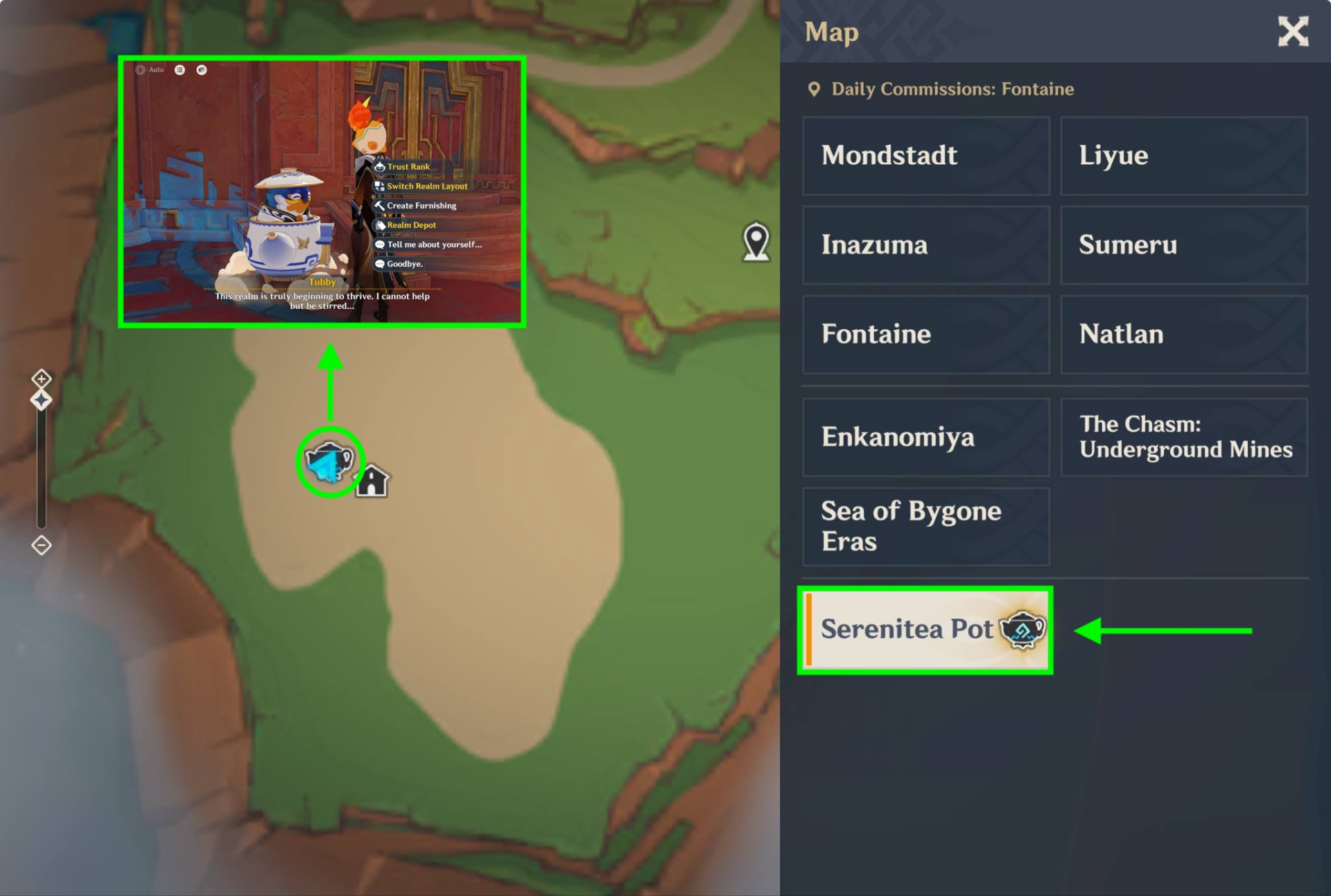Close the Map region panel
This screenshot has height=896, width=1331.
pos(1293,32)
